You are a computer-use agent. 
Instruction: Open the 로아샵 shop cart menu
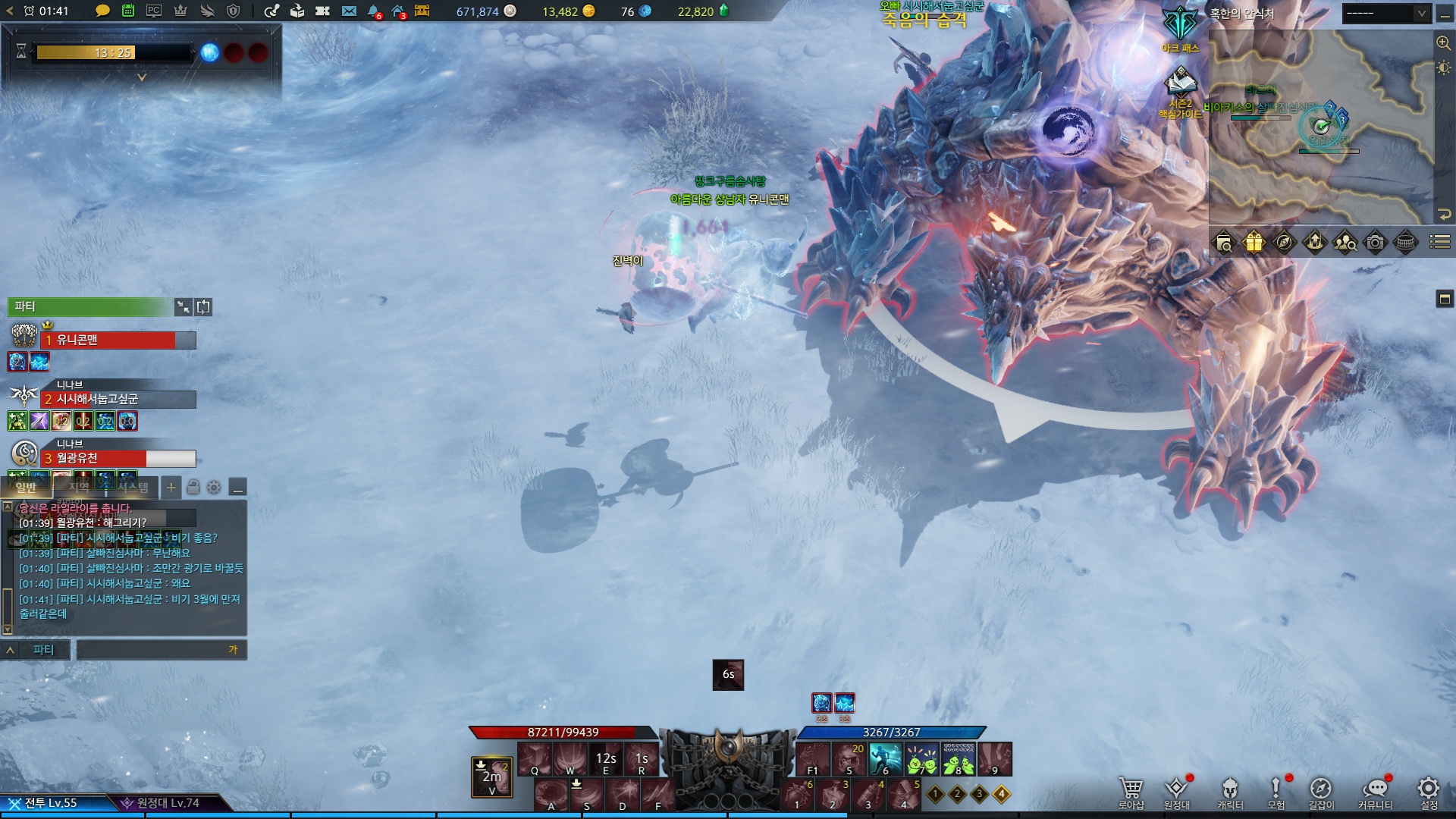(x=1131, y=790)
